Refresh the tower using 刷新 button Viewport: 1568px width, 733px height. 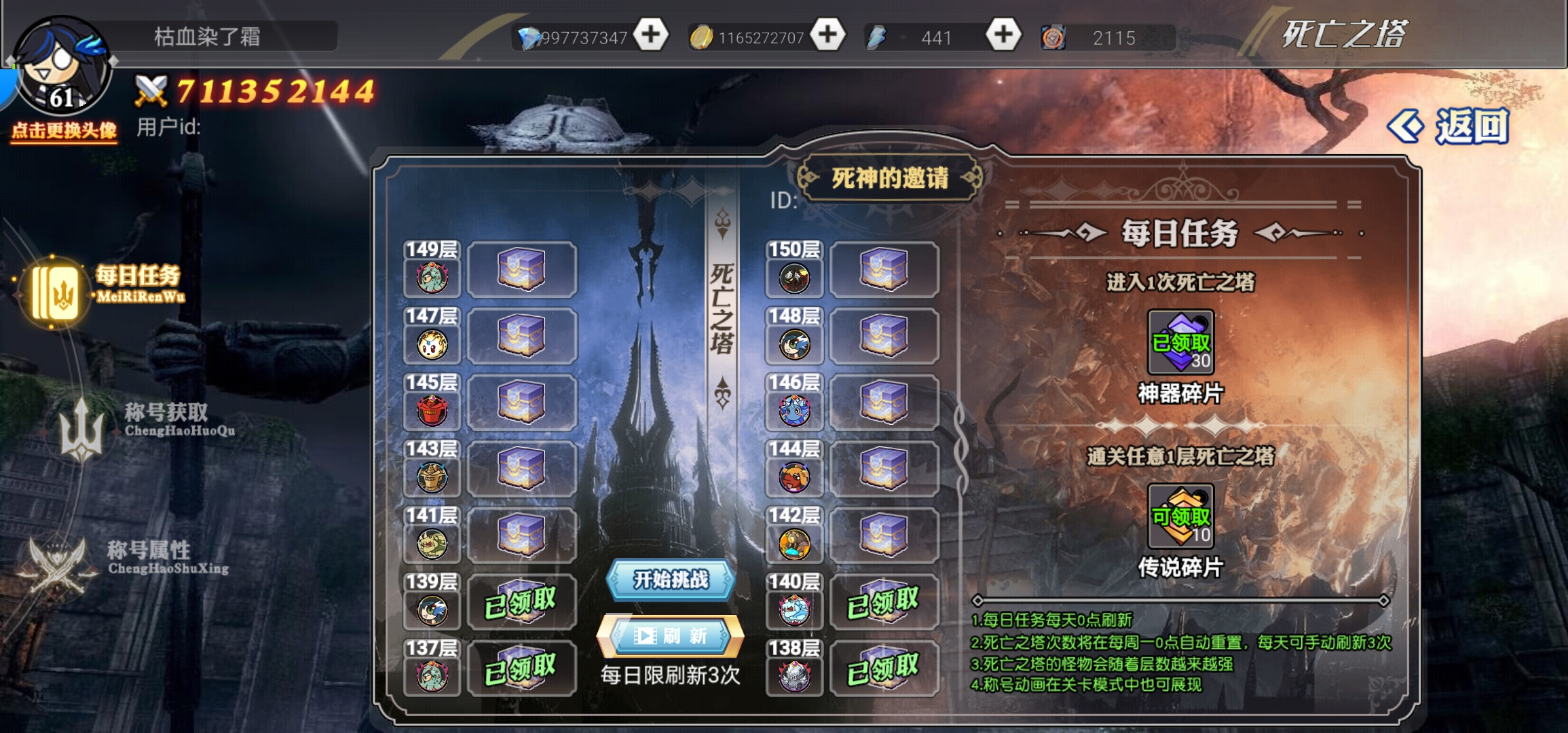coord(670,636)
